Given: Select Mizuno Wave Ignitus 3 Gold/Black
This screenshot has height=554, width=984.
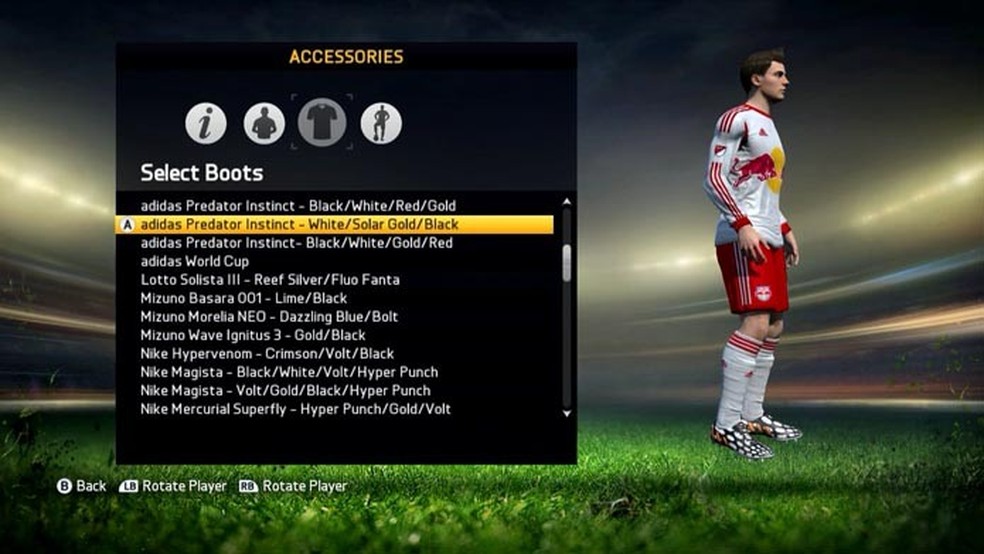Looking at the screenshot, I should 253,335.
